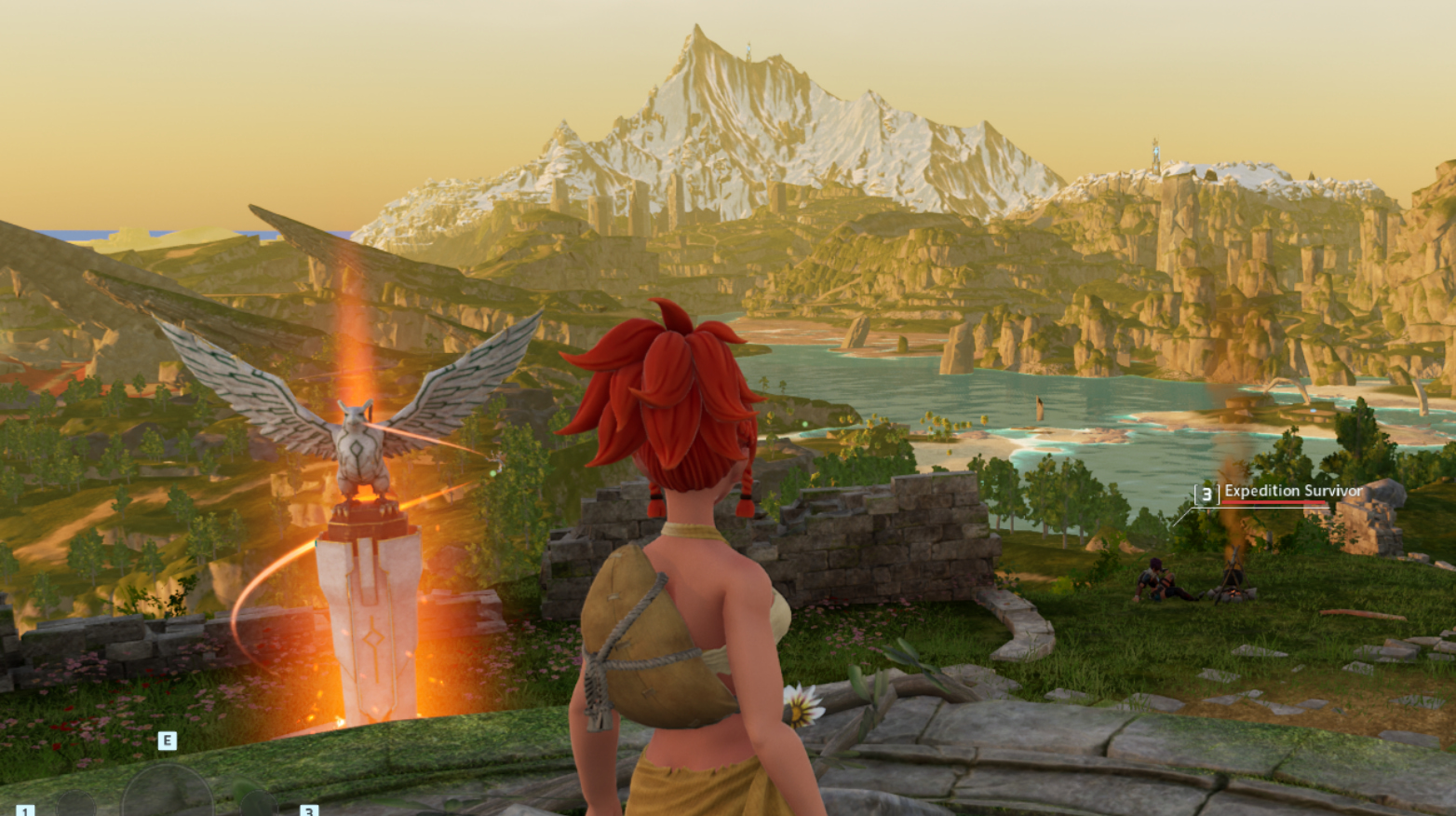Viewport: 1456px width, 816px height.
Task: Click the E interaction prompt
Action: point(167,741)
